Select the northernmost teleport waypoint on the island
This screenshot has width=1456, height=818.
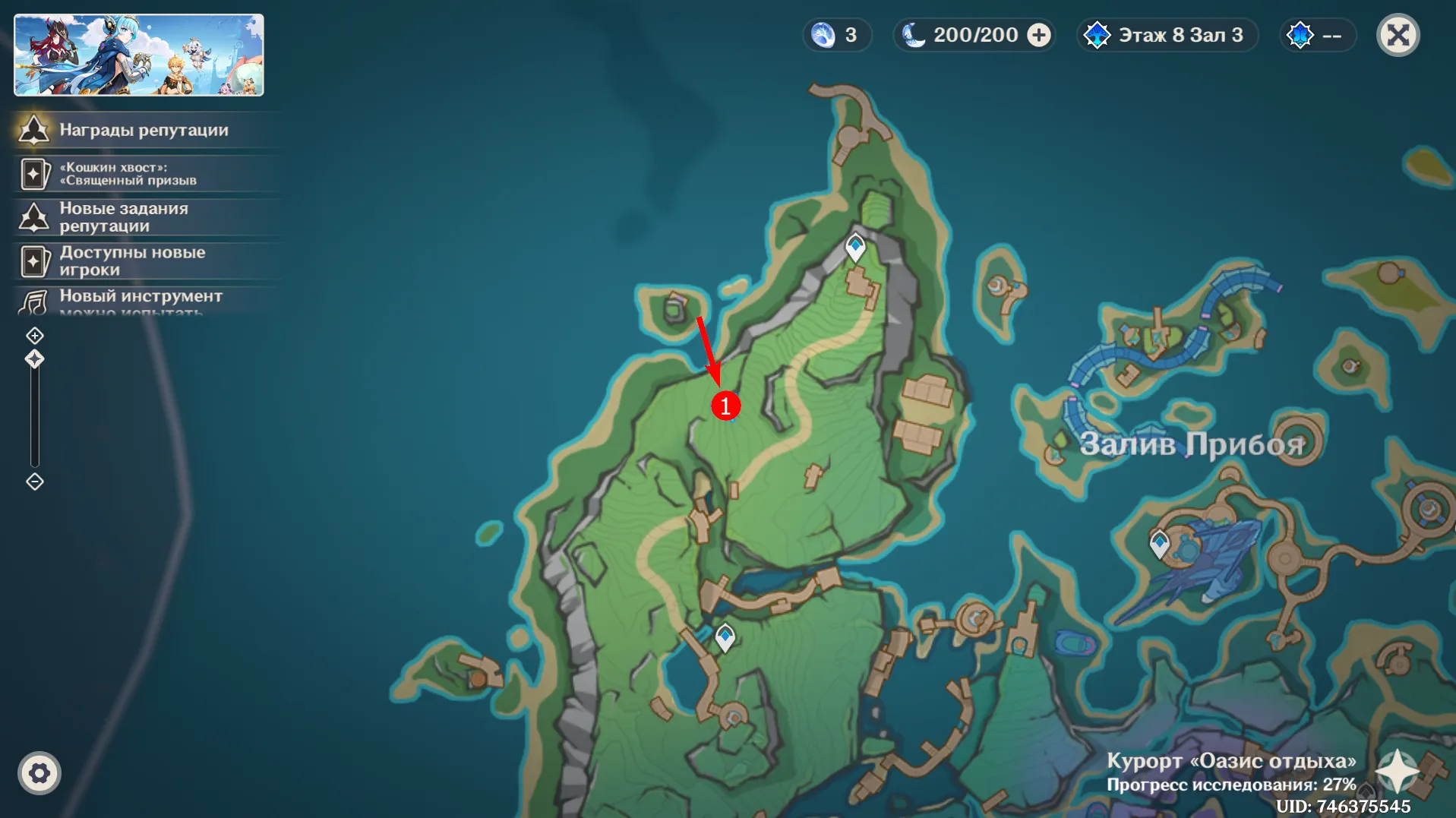(856, 247)
